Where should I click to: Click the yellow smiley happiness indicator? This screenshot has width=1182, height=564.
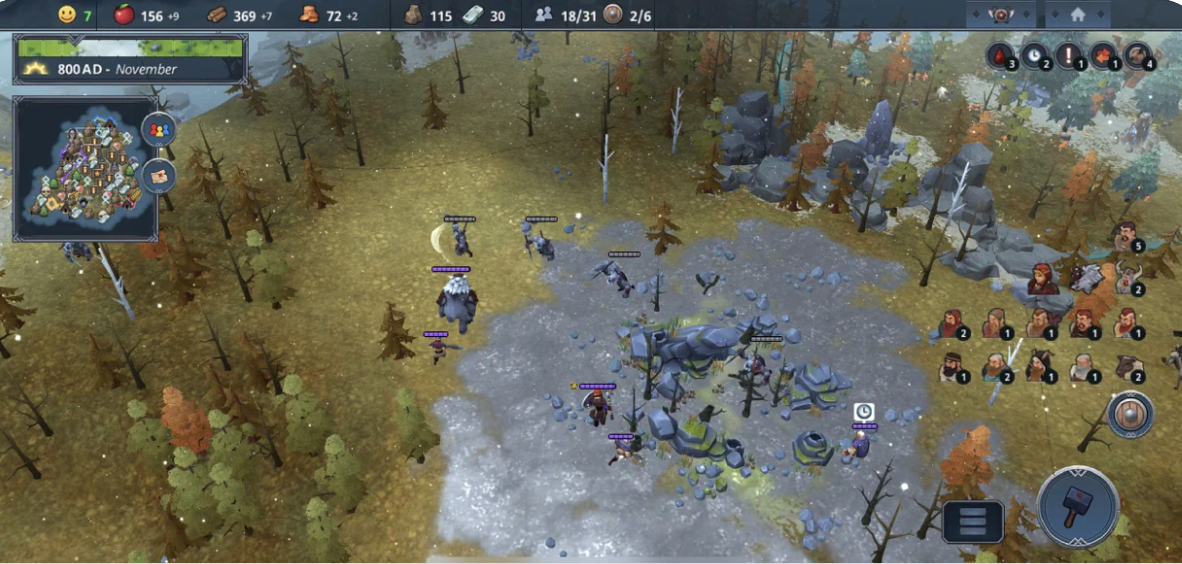(67, 15)
